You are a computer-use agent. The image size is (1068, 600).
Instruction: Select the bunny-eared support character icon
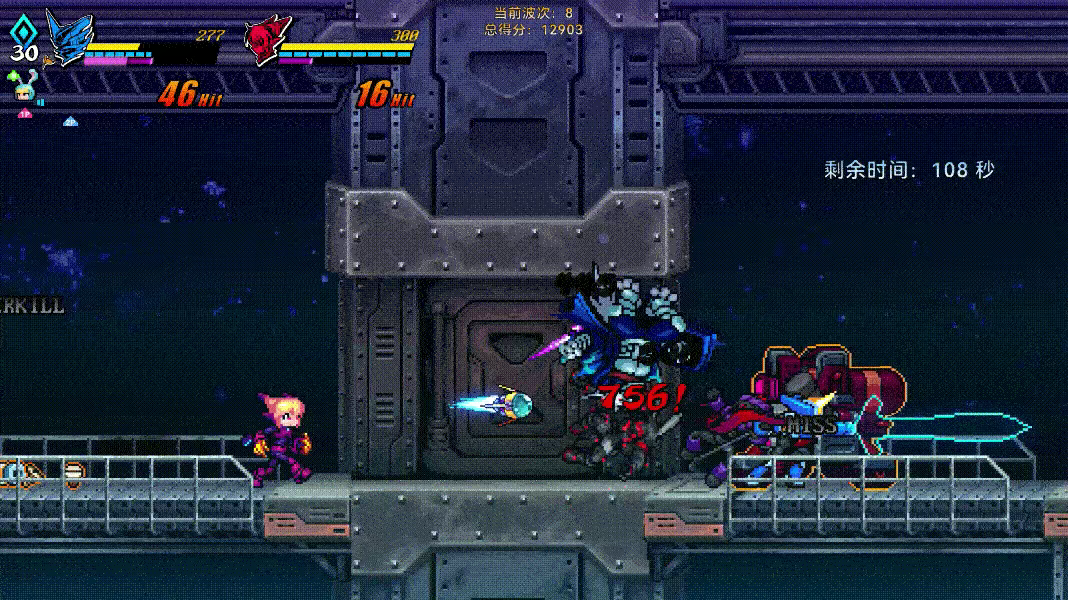(x=25, y=90)
